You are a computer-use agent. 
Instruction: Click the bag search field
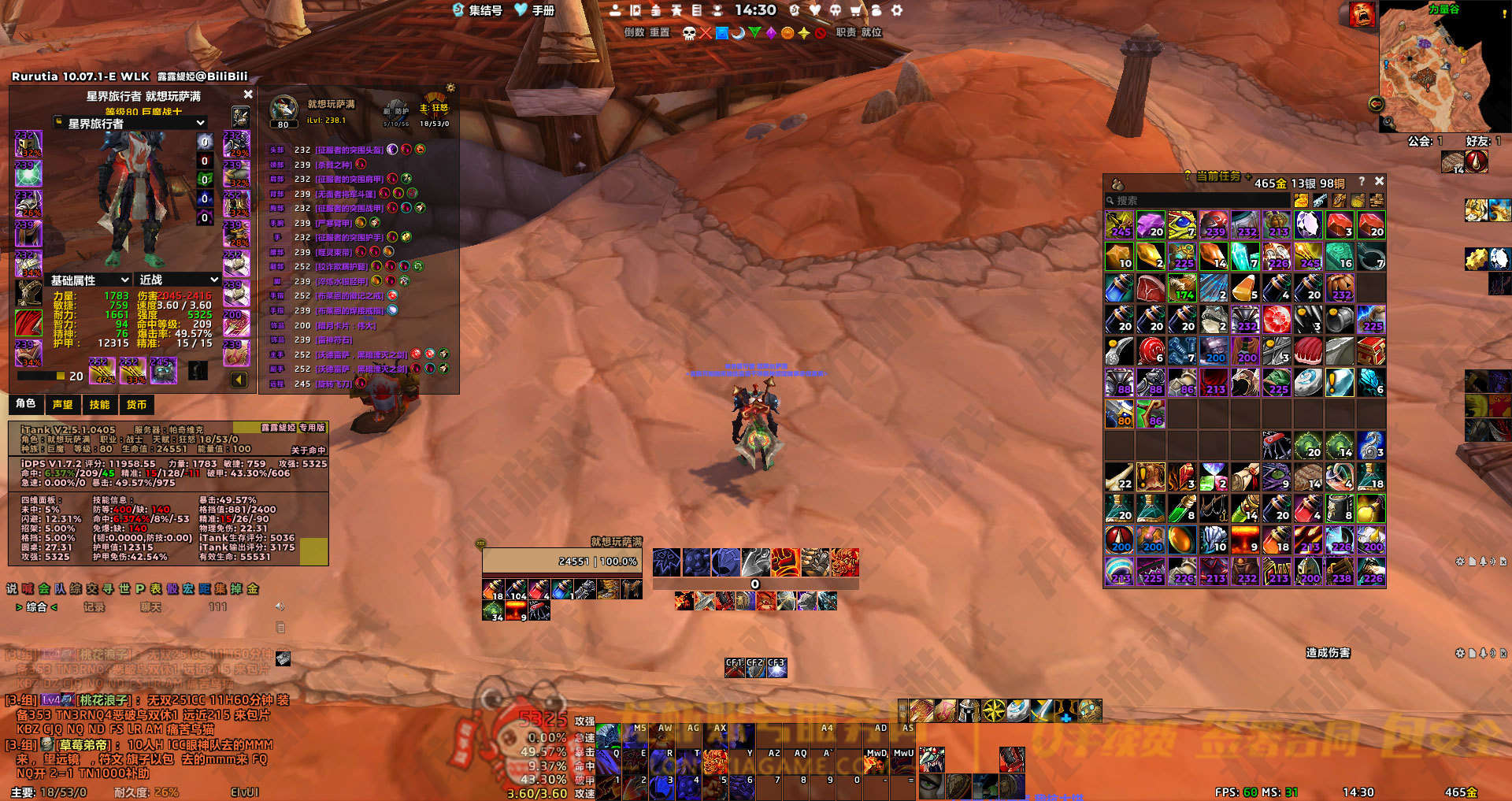tap(1197, 201)
